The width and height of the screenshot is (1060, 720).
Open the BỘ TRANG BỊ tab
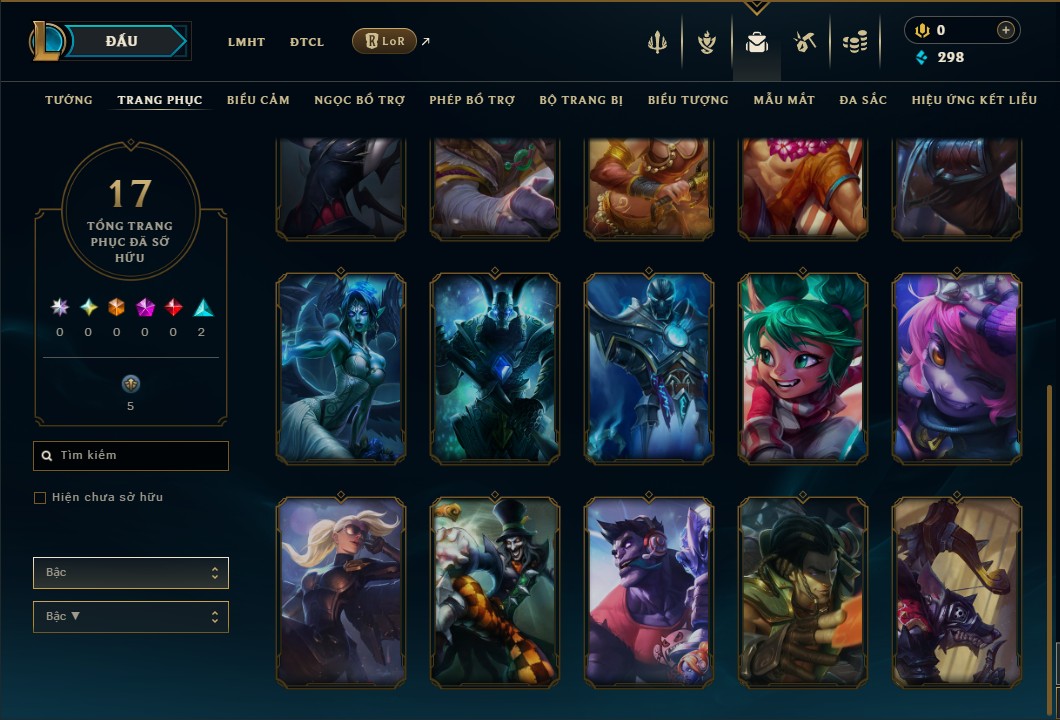tap(581, 100)
